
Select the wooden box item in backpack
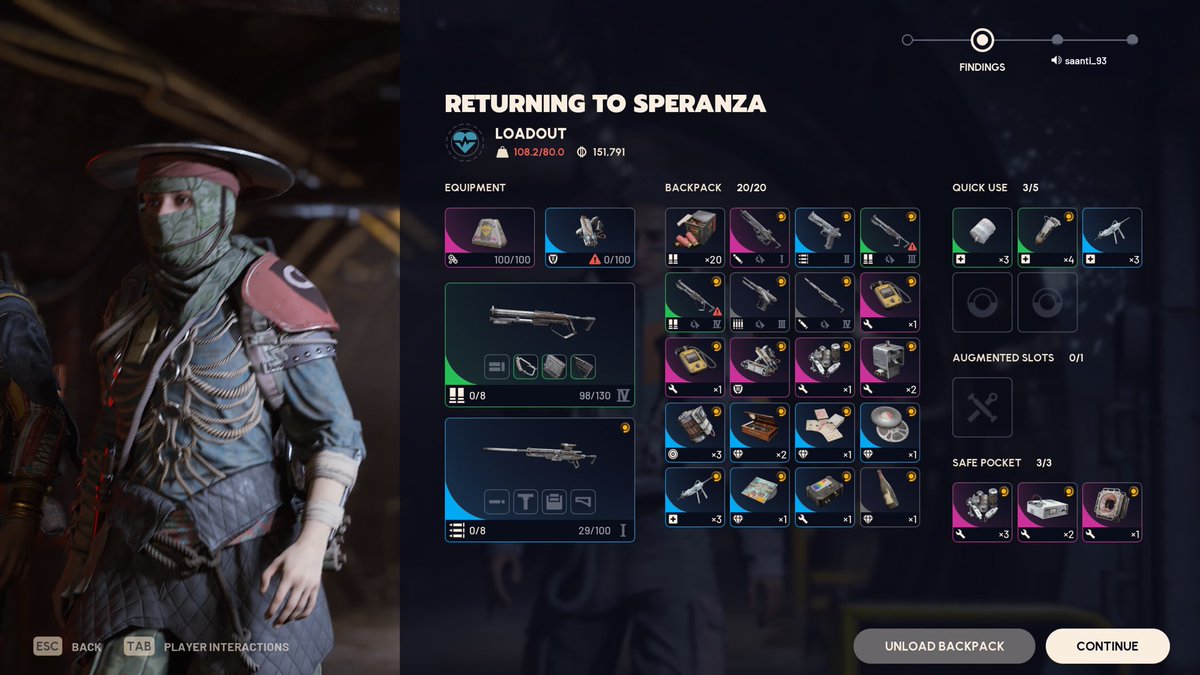click(759, 432)
